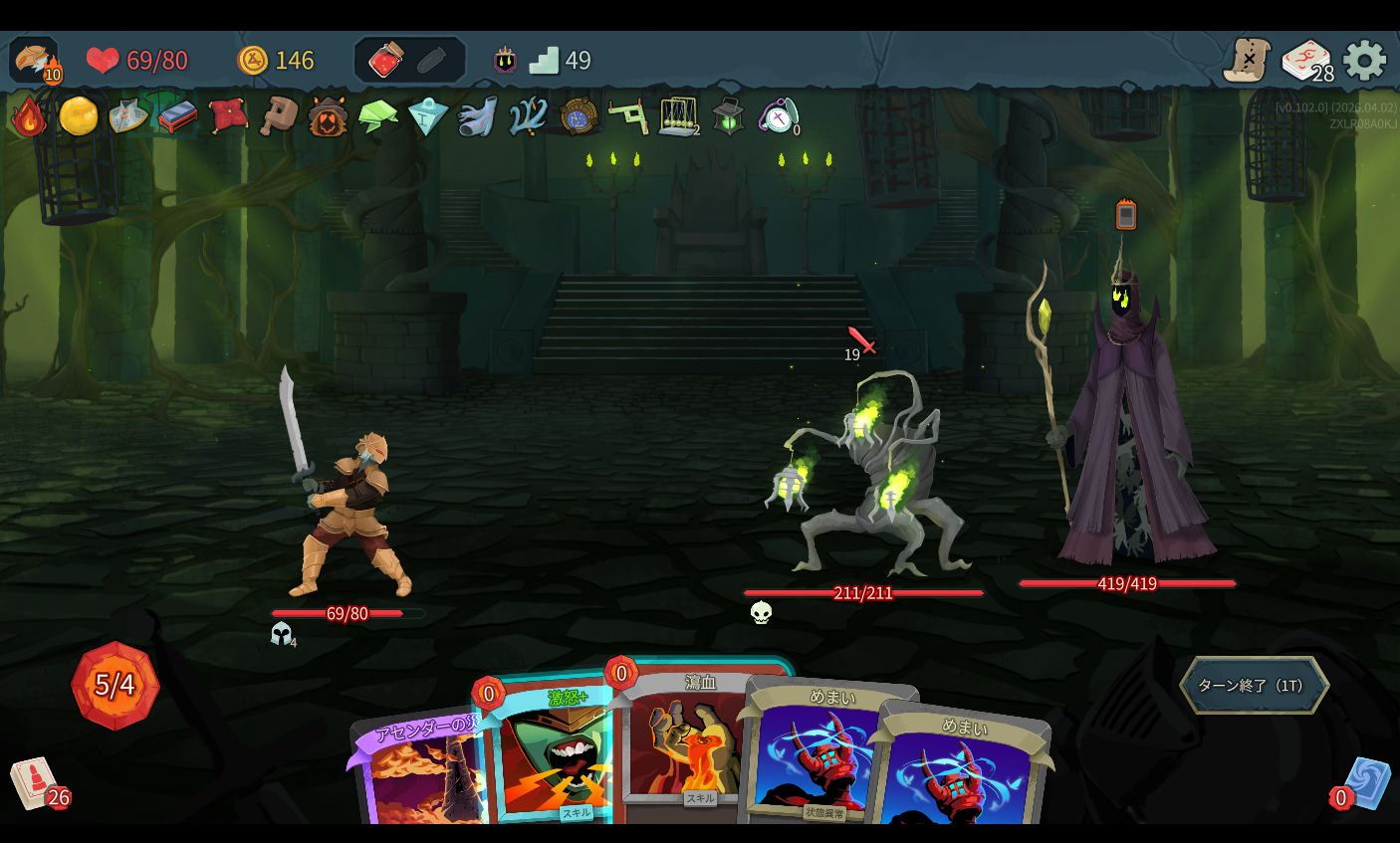Select the 瀉血 skill card
Image resolution: width=1400 pixels, height=843 pixels.
tap(687, 746)
